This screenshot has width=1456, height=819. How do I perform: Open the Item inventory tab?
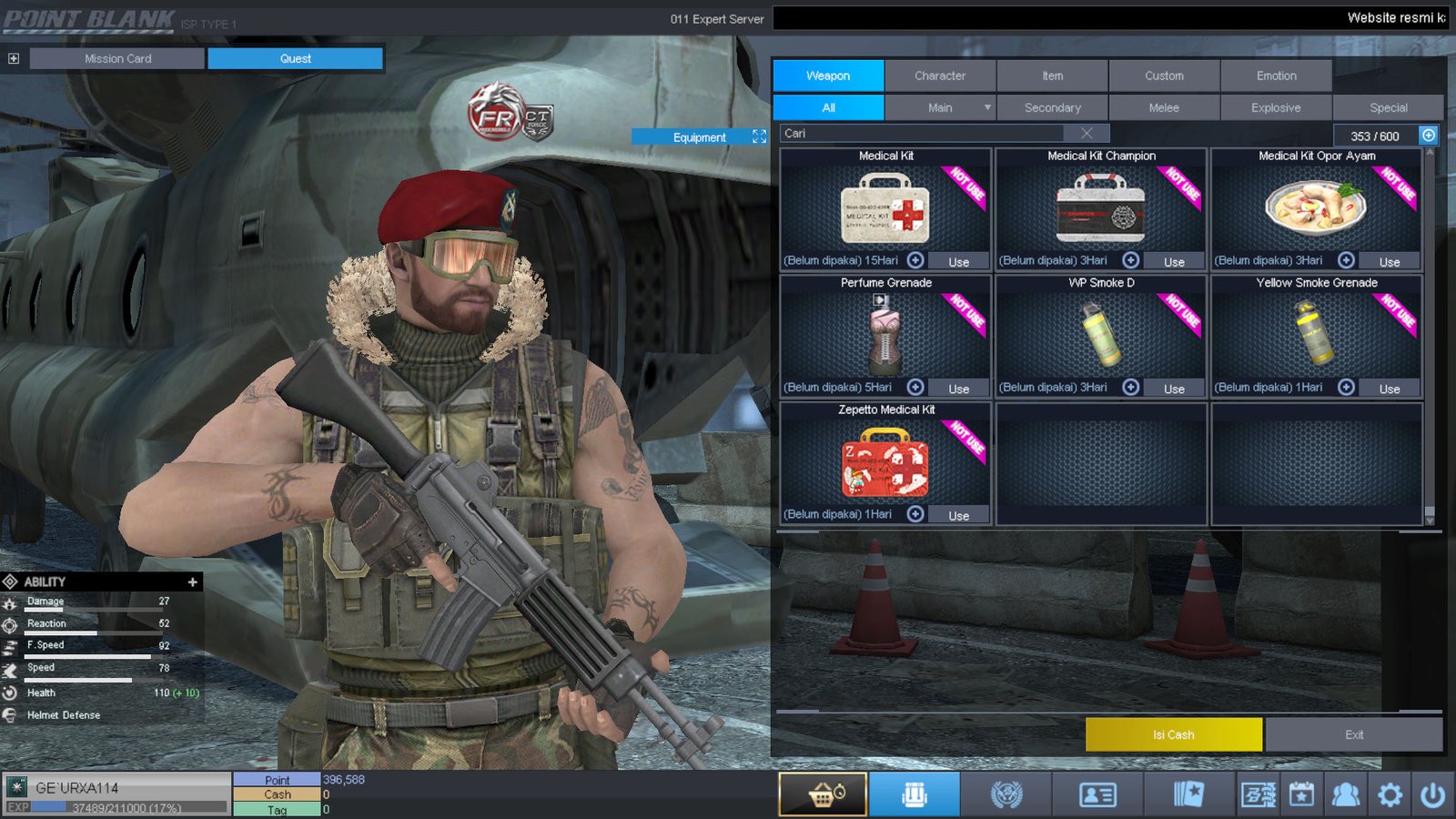pos(1052,76)
